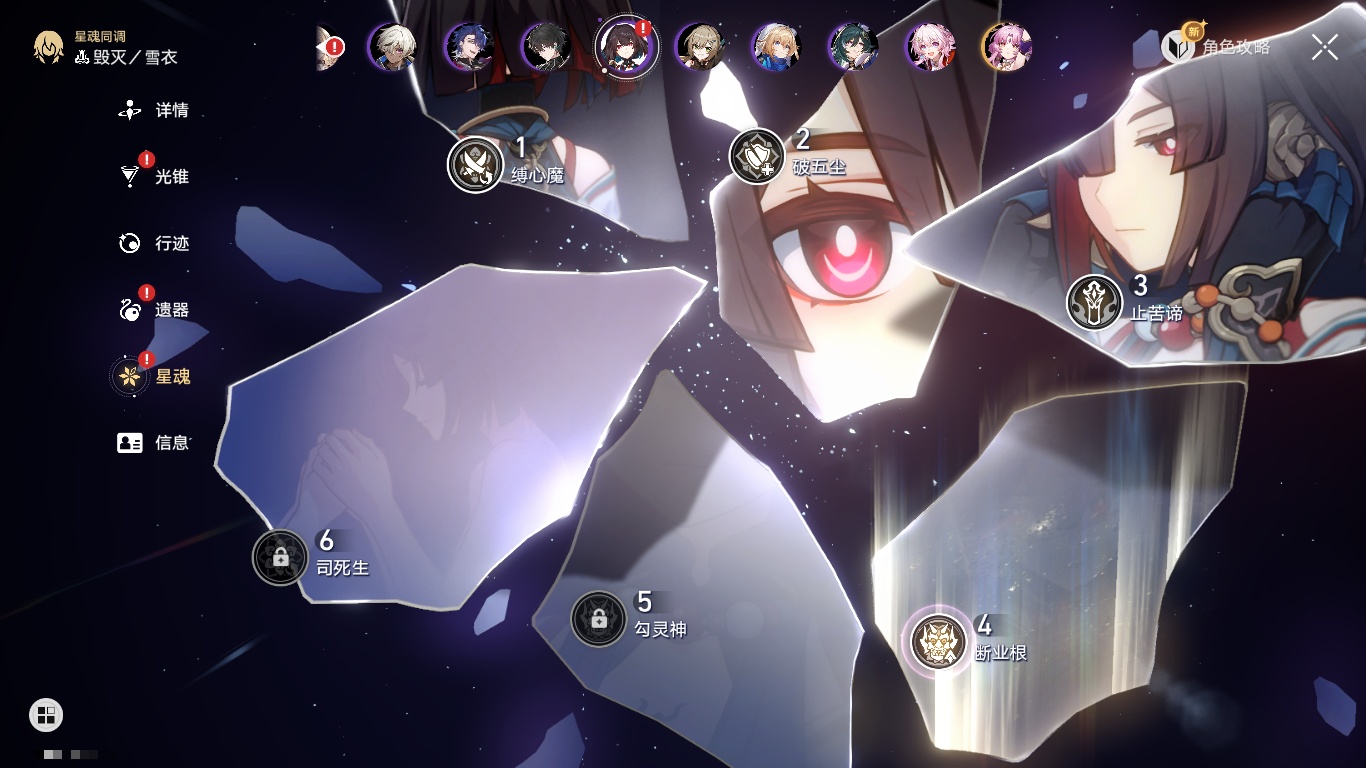Choose the white-haired character portrait

(x=392, y=46)
